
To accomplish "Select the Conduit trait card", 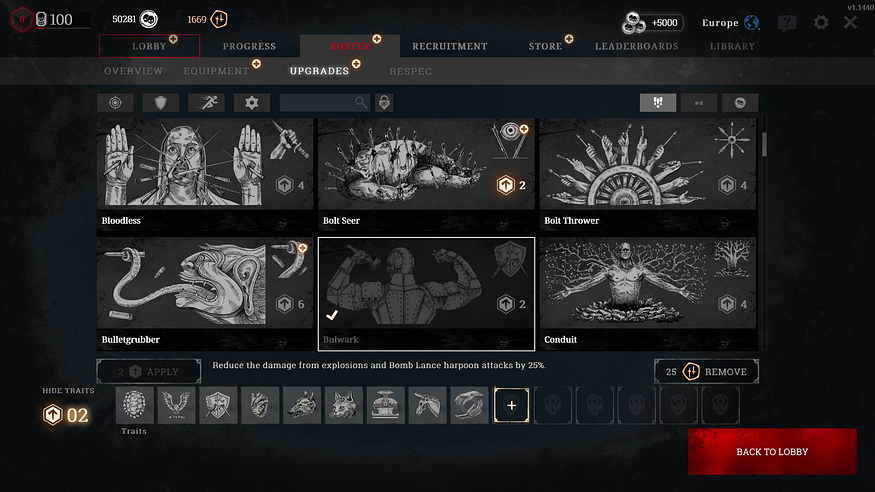I will 647,292.
